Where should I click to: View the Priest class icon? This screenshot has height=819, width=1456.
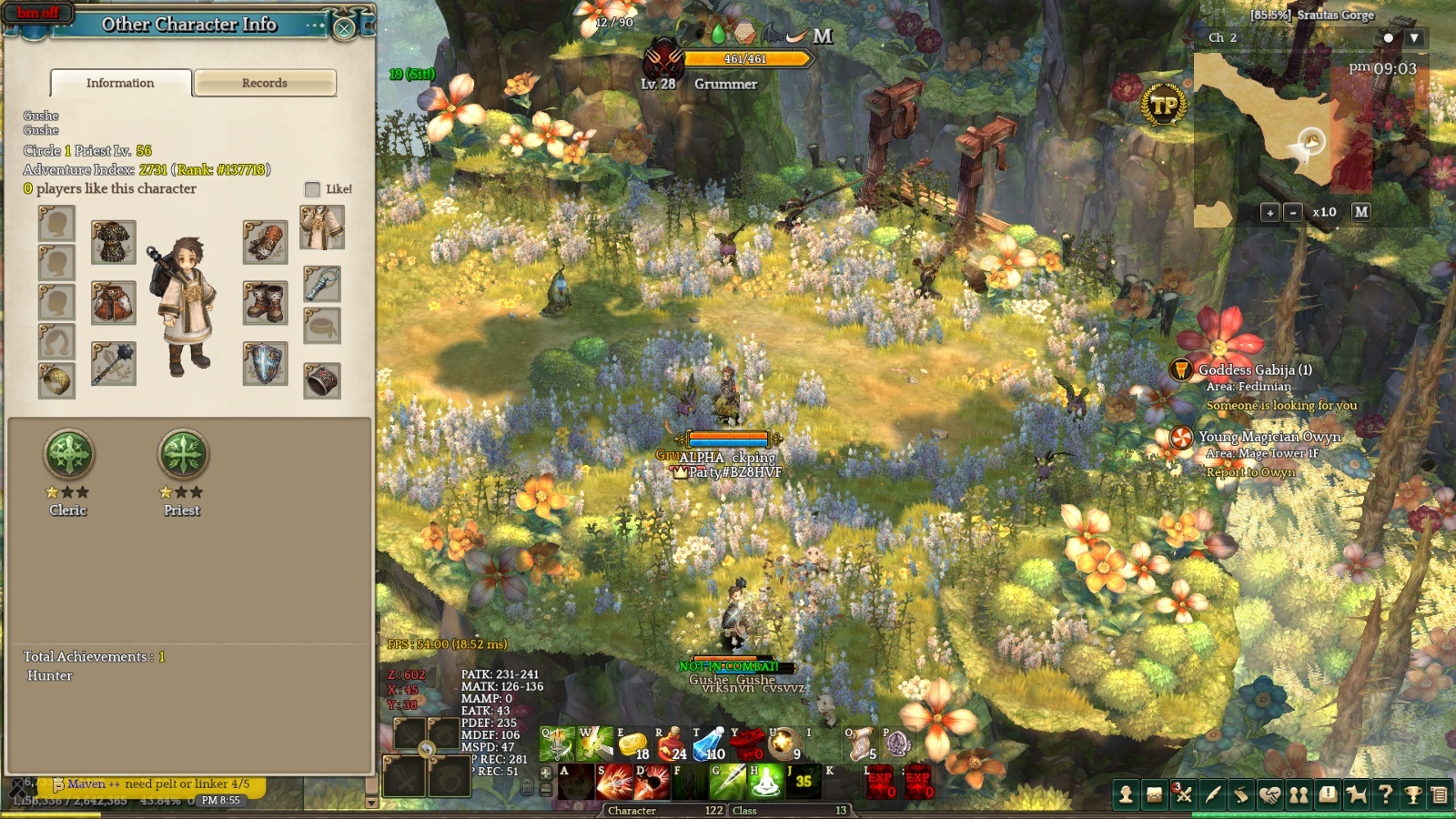pyautogui.click(x=183, y=454)
